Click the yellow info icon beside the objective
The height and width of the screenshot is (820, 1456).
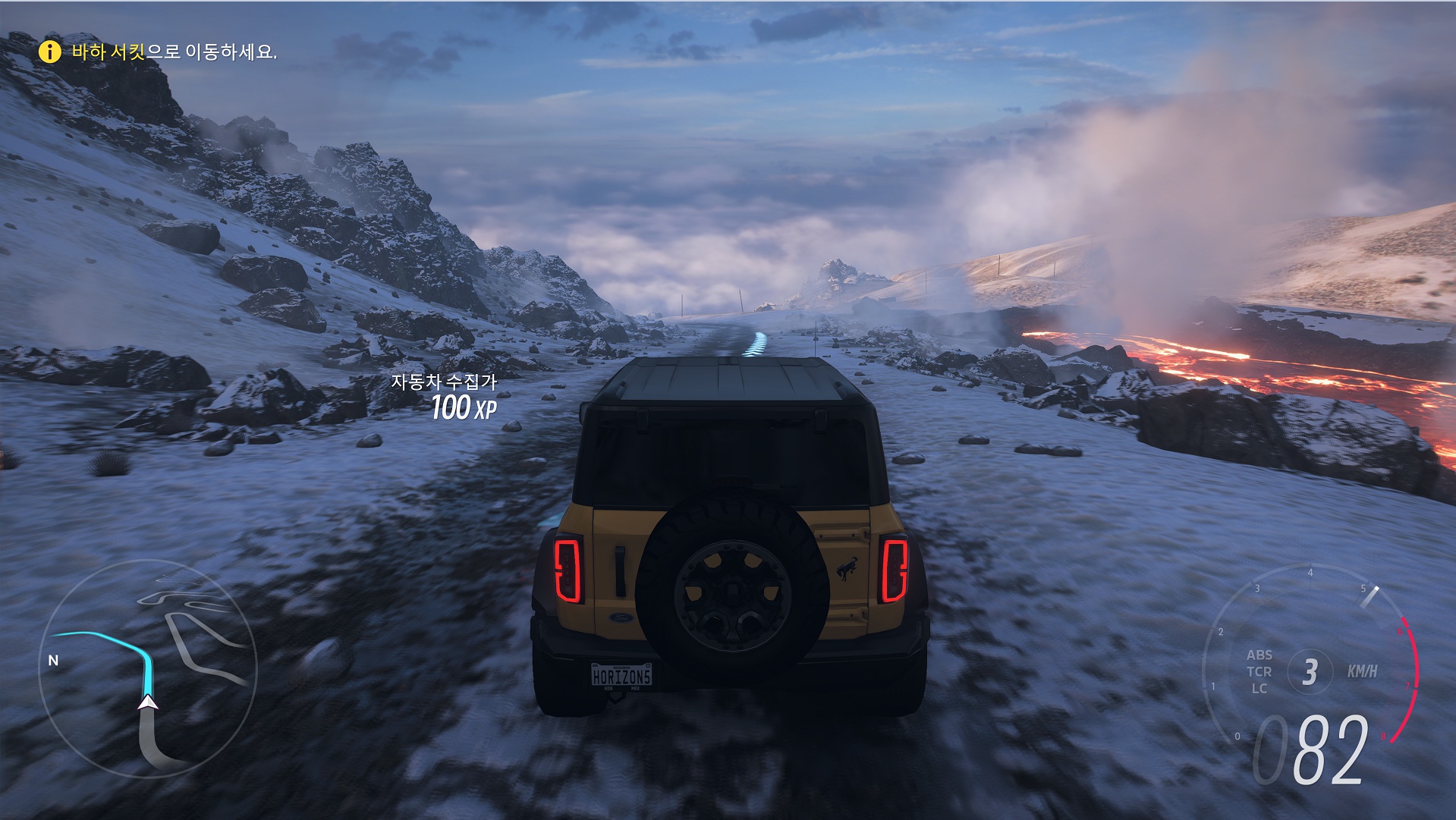click(49, 52)
